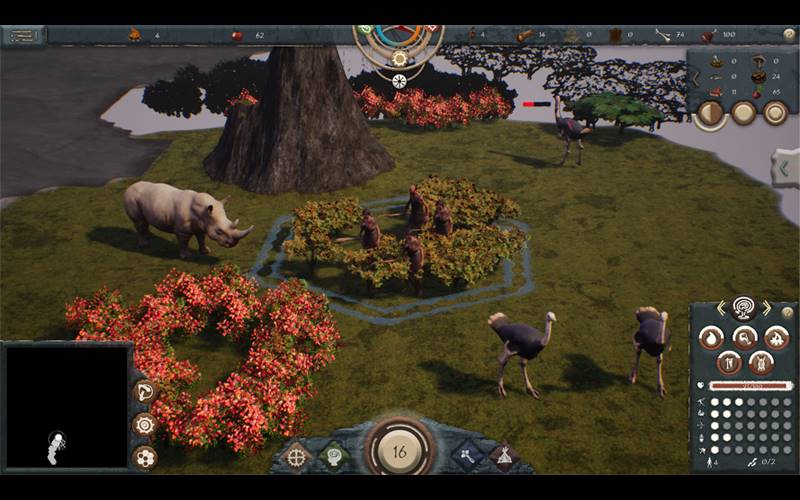
Task: Open the main menu button in top-left corner
Action: [23, 36]
